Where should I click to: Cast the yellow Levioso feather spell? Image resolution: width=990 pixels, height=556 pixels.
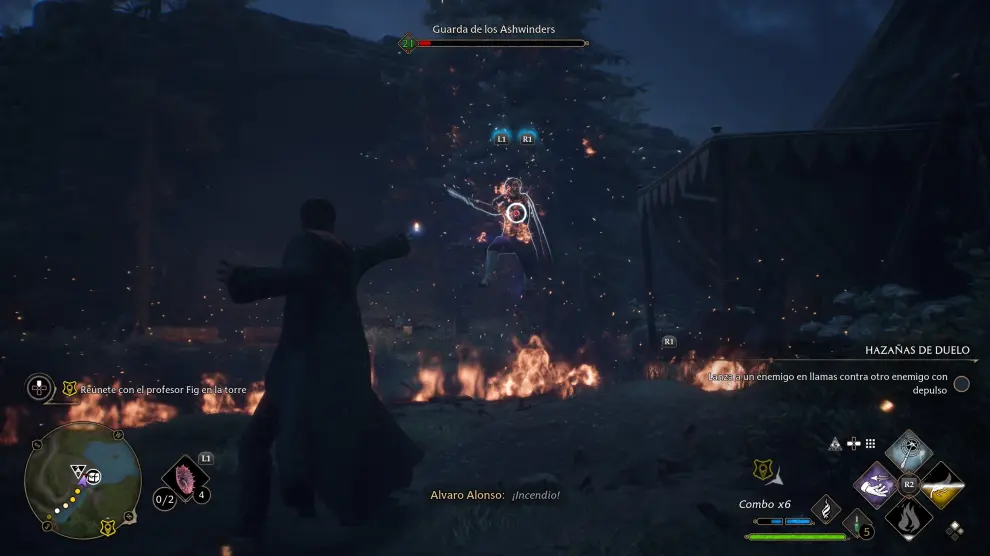coord(941,485)
